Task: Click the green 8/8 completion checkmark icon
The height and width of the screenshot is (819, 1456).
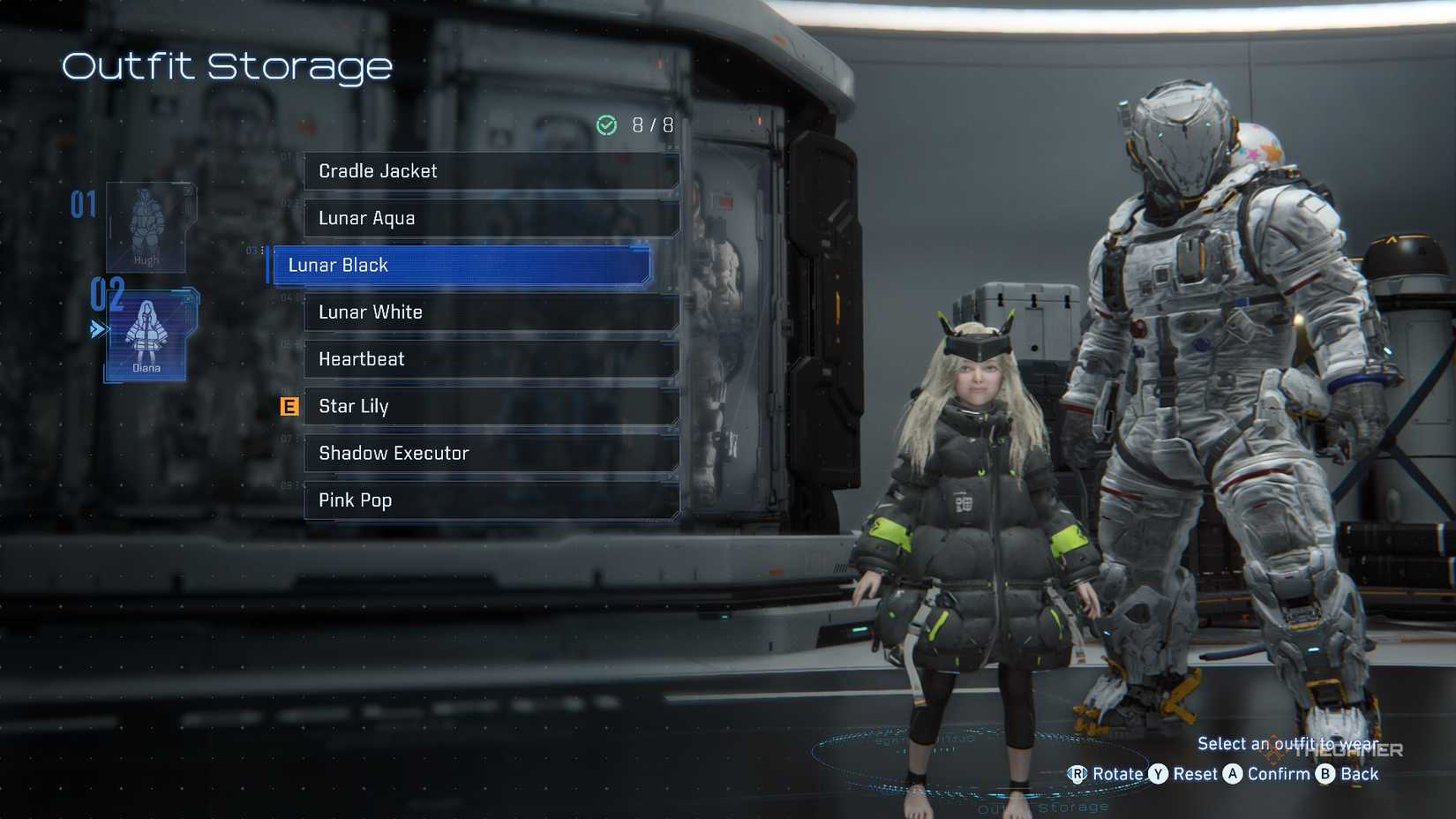Action: click(x=606, y=124)
